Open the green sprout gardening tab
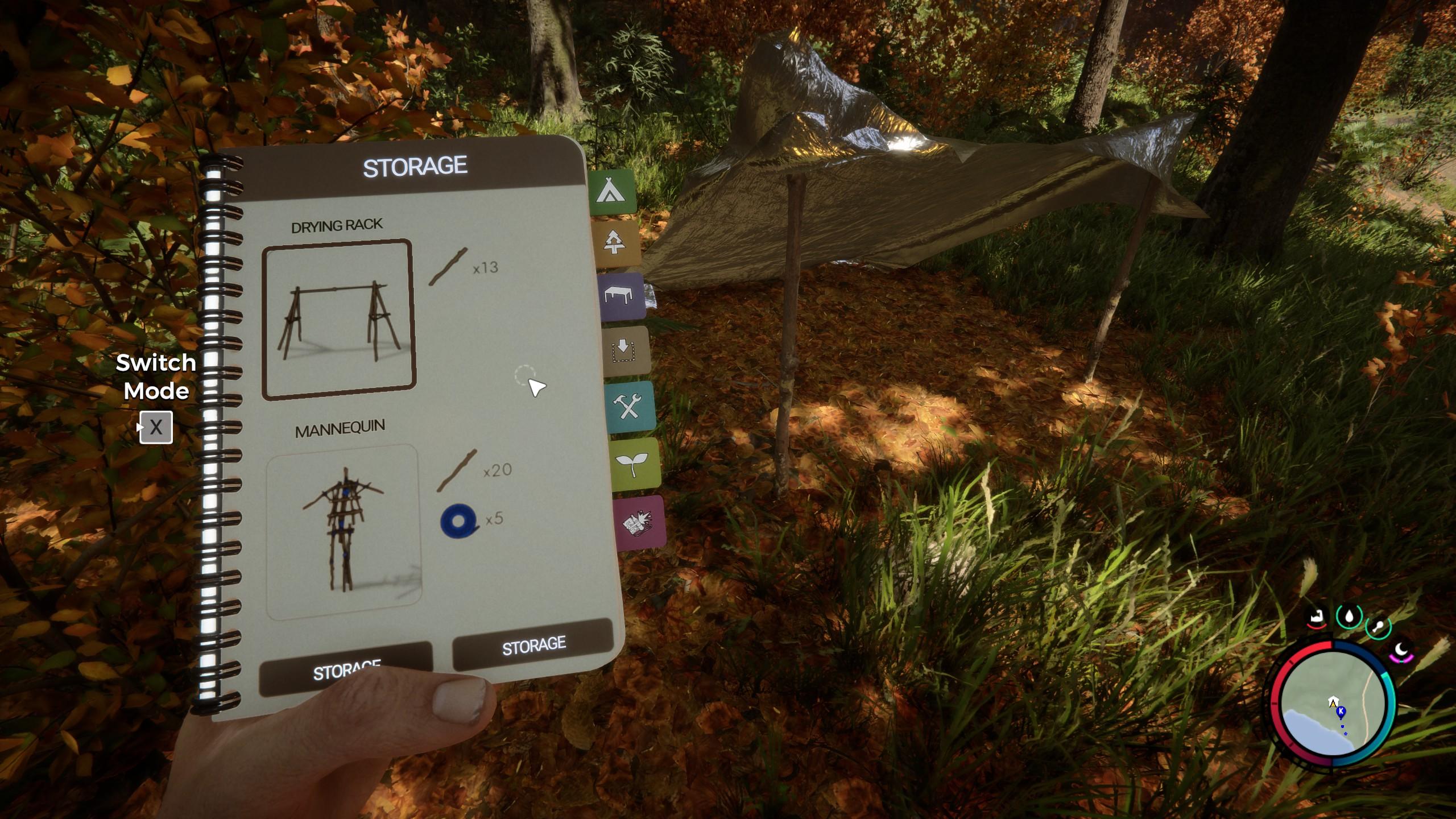The height and width of the screenshot is (819, 1456). (x=635, y=464)
